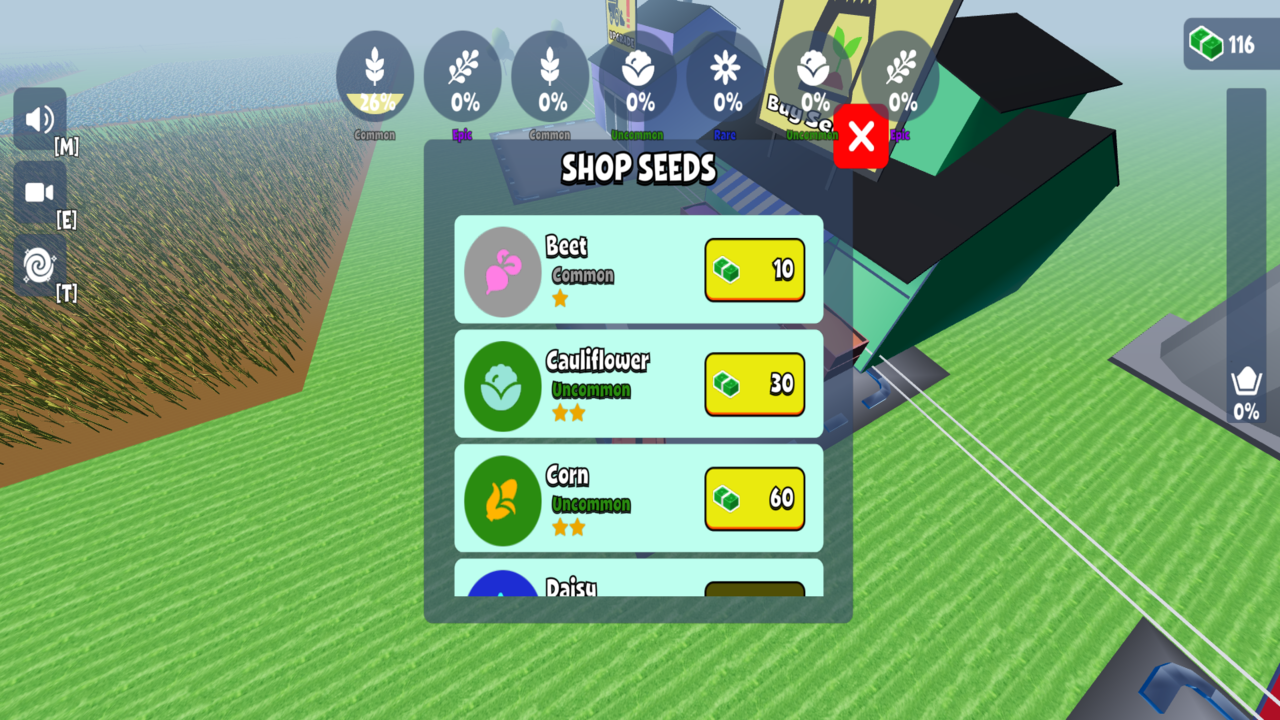This screenshot has height=720, width=1280.
Task: Click the Corn seed thumbnail
Action: pos(502,500)
